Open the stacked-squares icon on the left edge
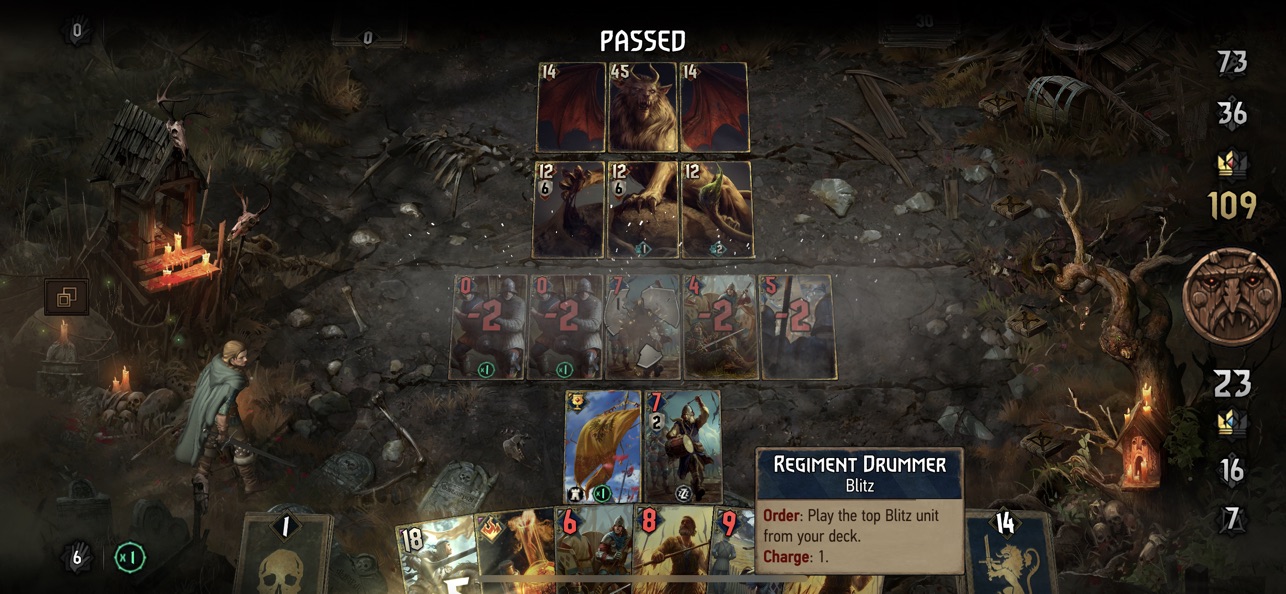Image resolution: width=1286 pixels, height=594 pixels. click(66, 297)
